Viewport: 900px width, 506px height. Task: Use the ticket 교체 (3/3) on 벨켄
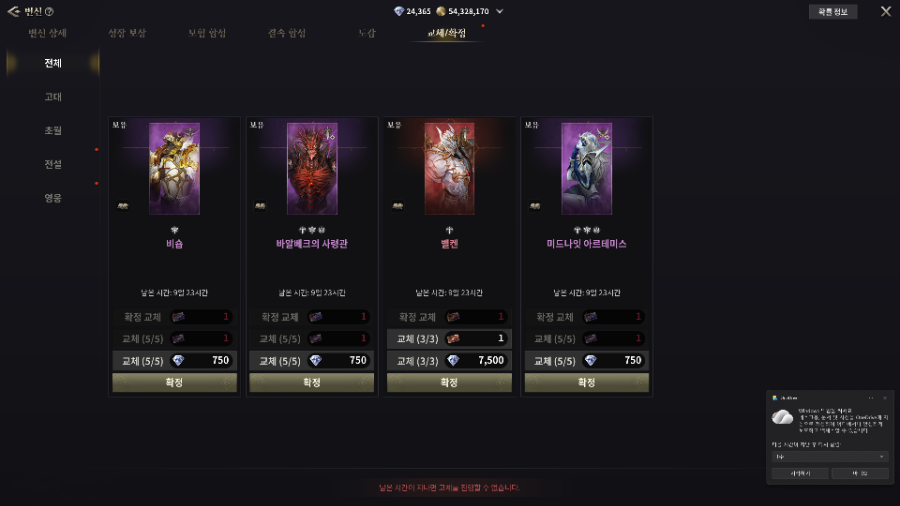click(449, 339)
